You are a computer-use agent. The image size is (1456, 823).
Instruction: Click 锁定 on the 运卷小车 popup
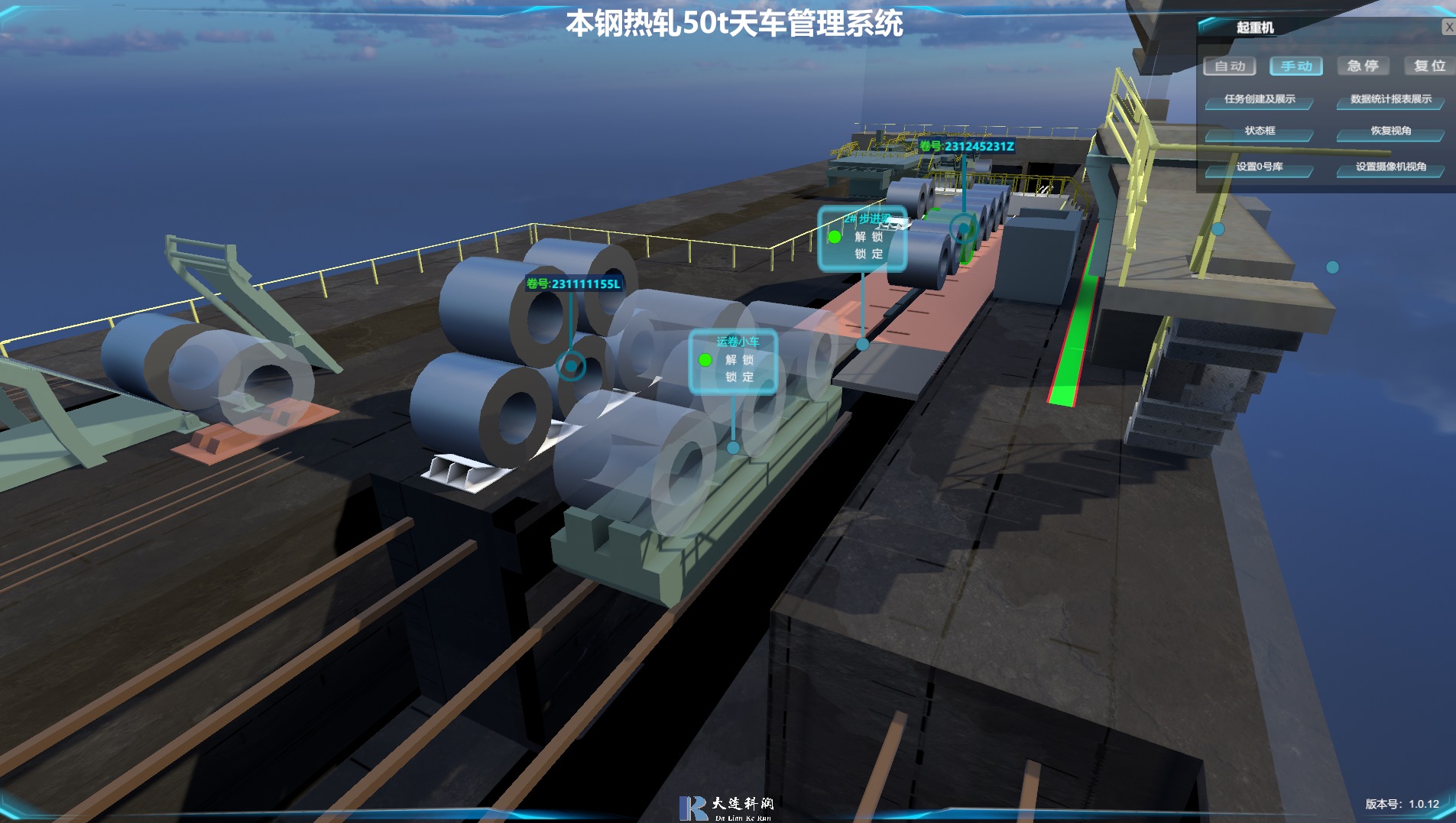coord(739,377)
